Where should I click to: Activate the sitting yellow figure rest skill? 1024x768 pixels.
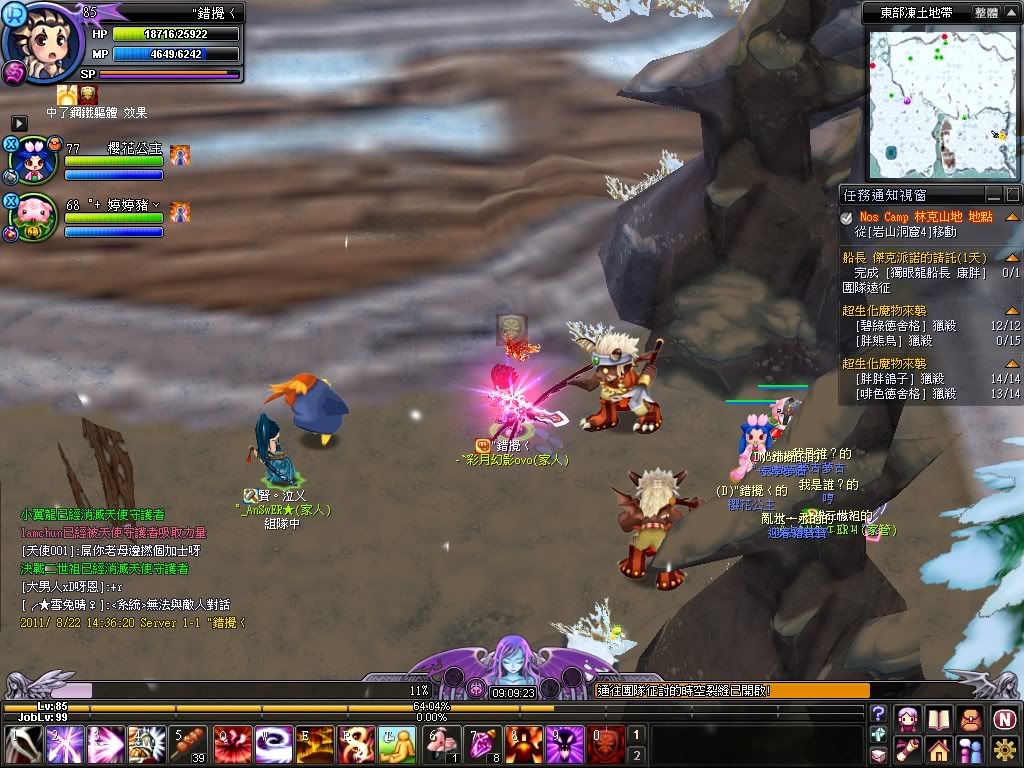pos(397,745)
